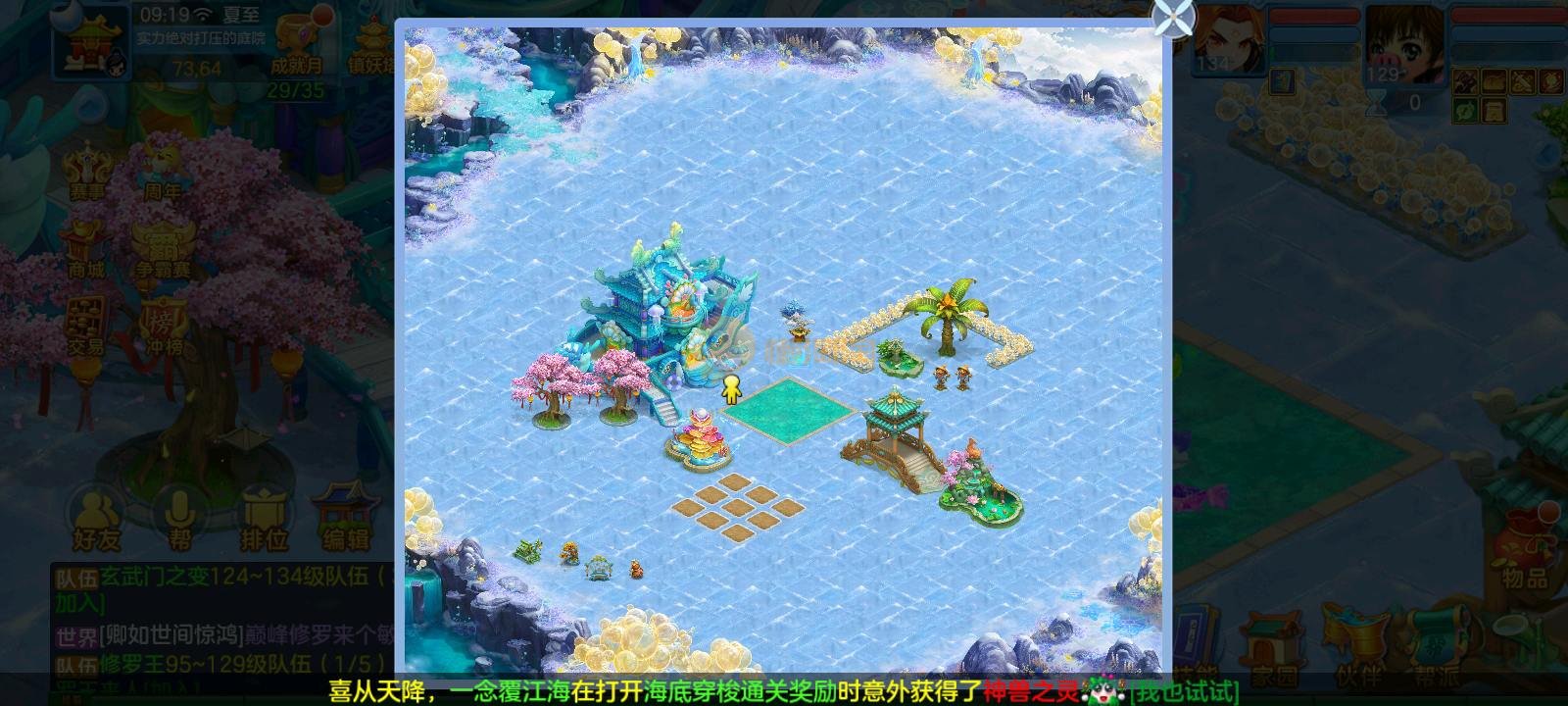Screen dimensions: 1568x706
Task: Open the 周年 anniversary event
Action: [x=162, y=172]
